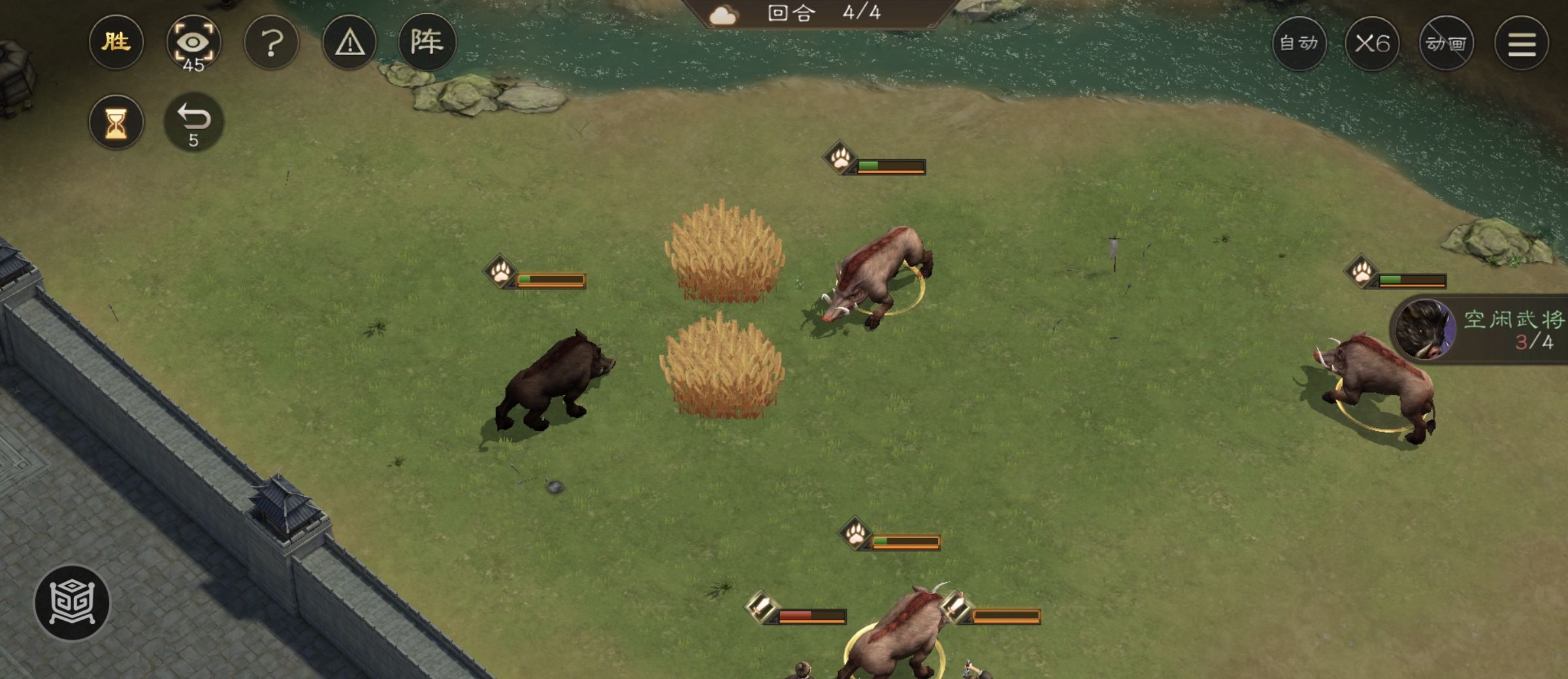Toggle the eye view button showing 45
1568x679 pixels.
click(x=193, y=43)
